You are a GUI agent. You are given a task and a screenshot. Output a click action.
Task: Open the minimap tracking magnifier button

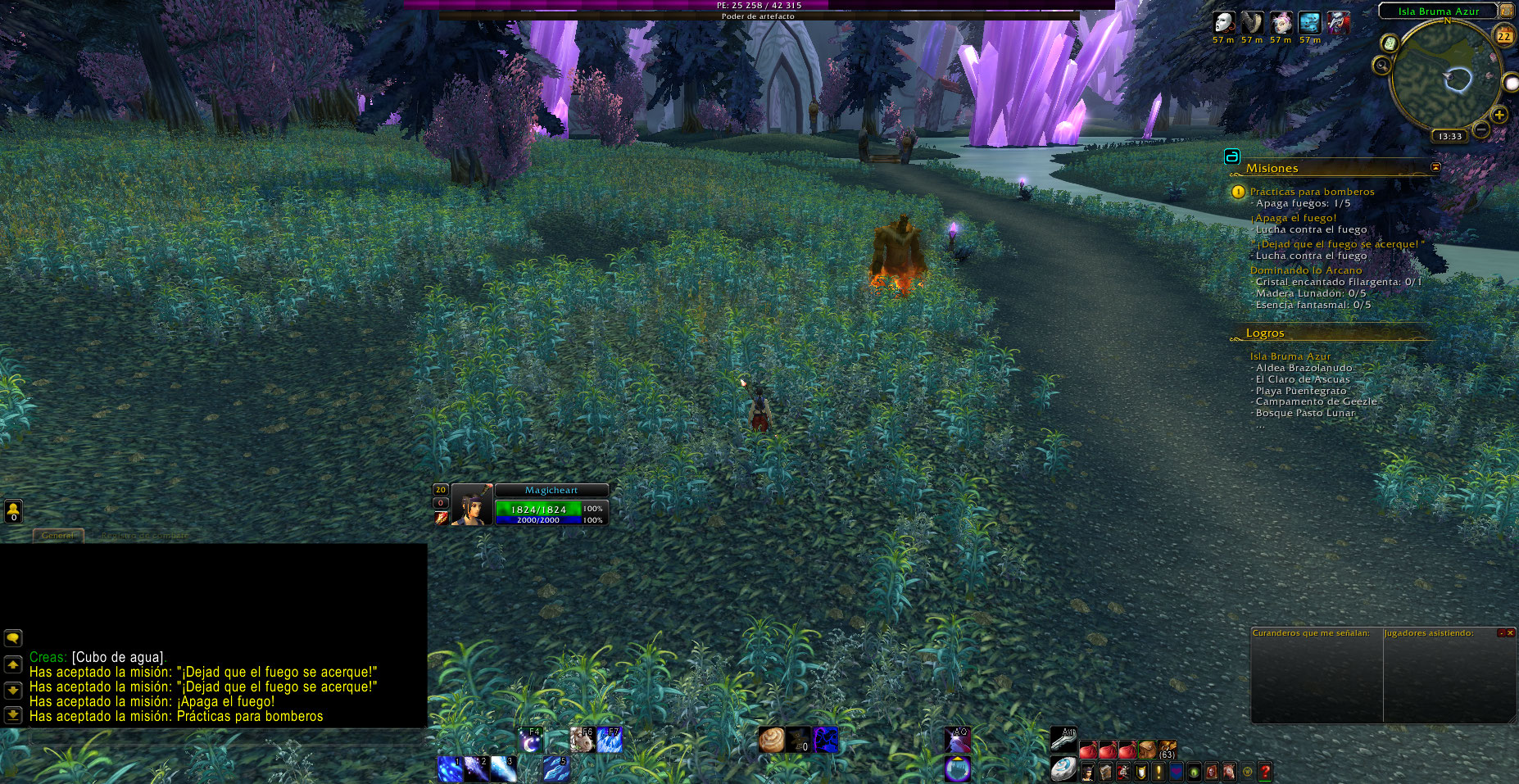pos(1382,66)
